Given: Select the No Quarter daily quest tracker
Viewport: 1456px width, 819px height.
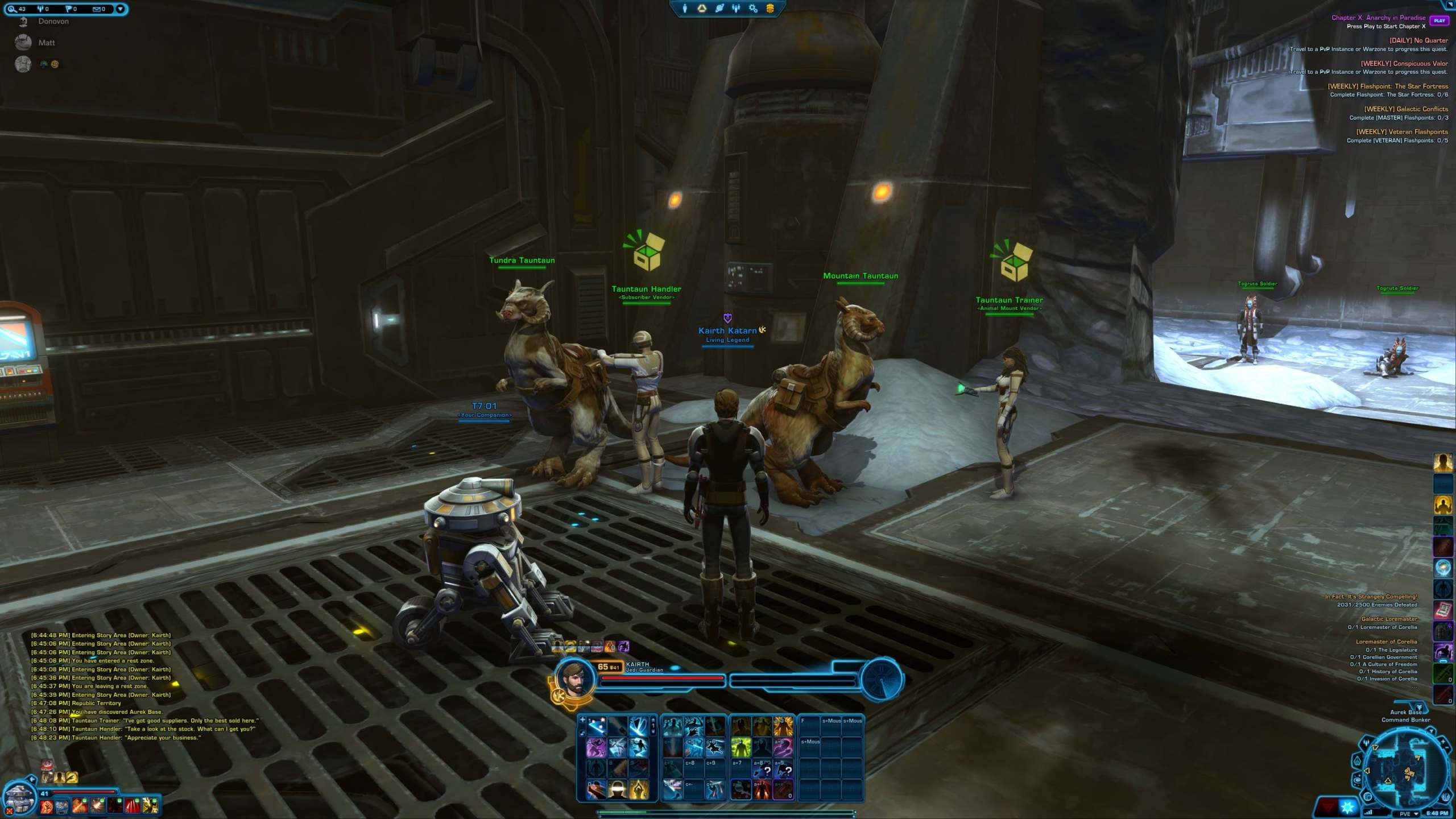Looking at the screenshot, I should [x=1418, y=40].
